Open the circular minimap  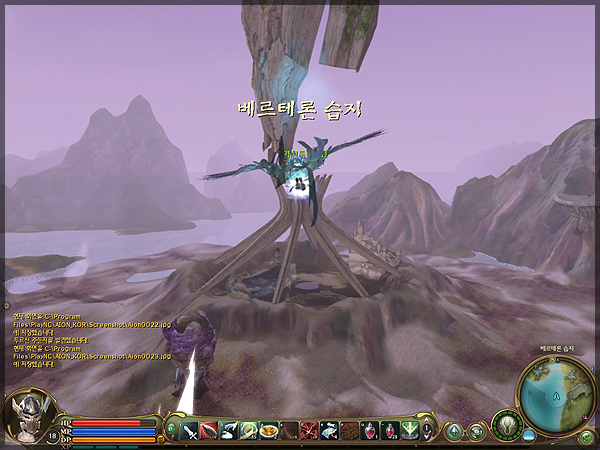557,390
